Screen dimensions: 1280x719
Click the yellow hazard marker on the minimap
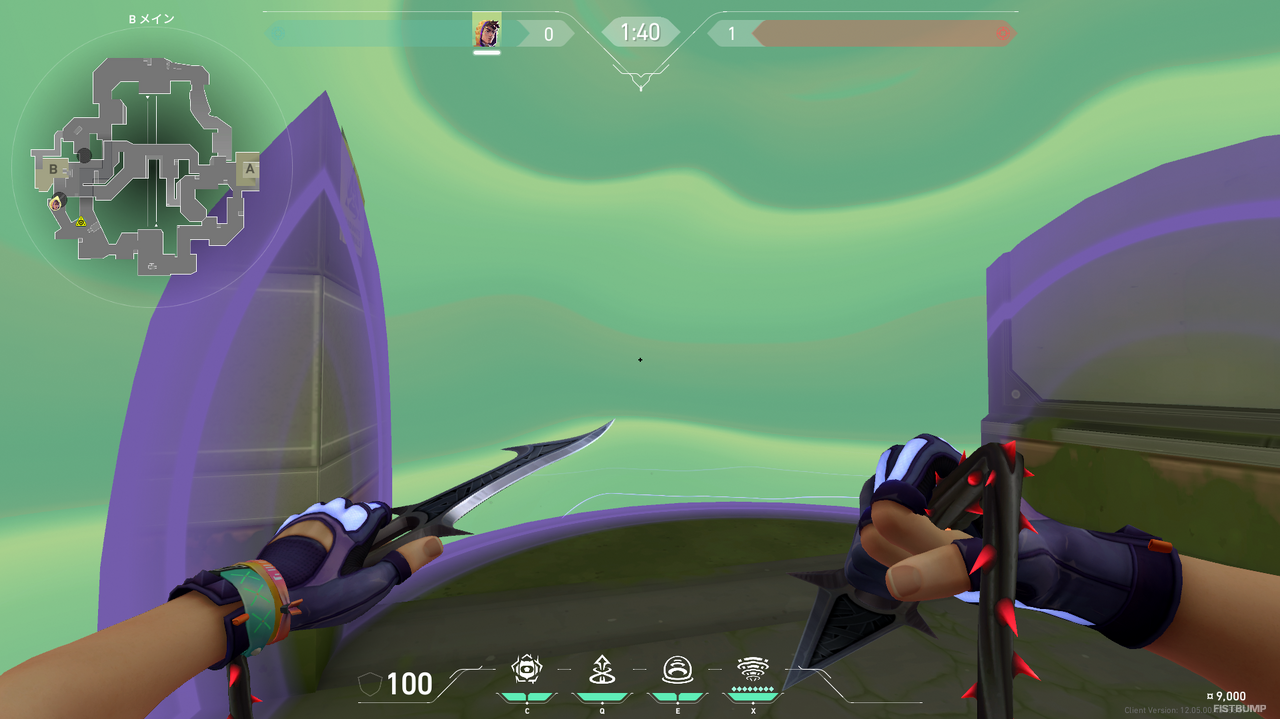(81, 222)
